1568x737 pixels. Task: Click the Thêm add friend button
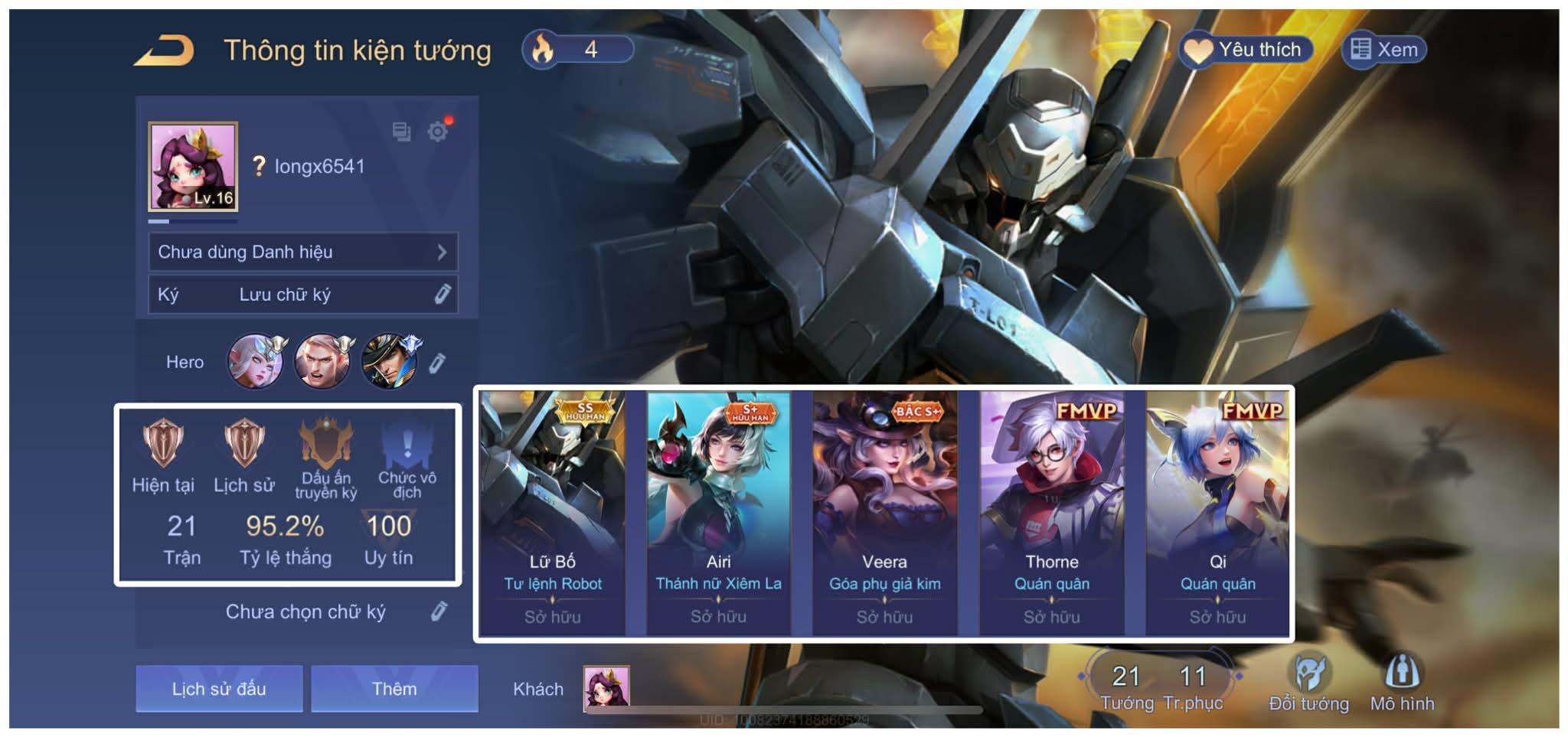(394, 688)
